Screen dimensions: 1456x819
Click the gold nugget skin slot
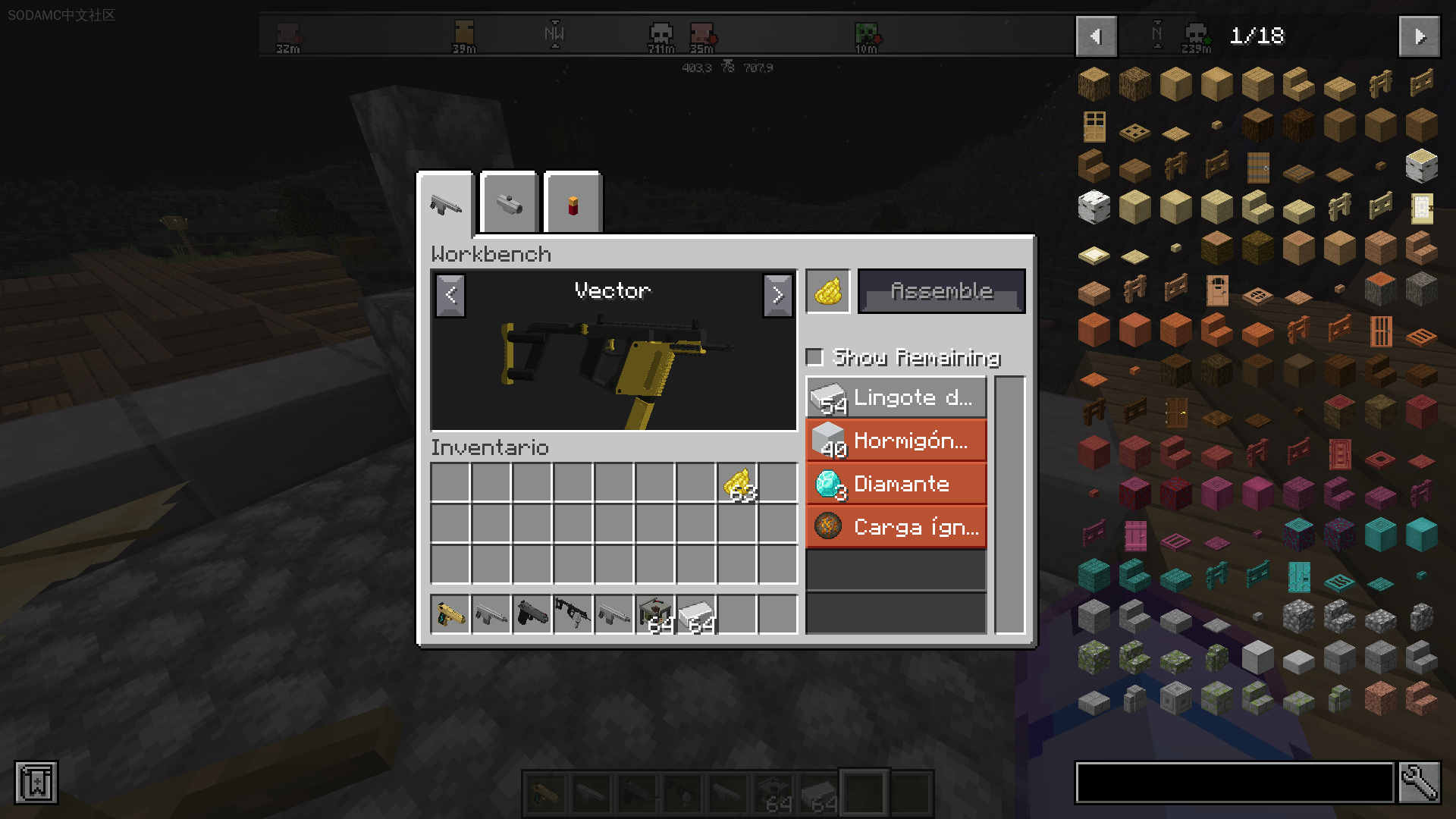(827, 291)
